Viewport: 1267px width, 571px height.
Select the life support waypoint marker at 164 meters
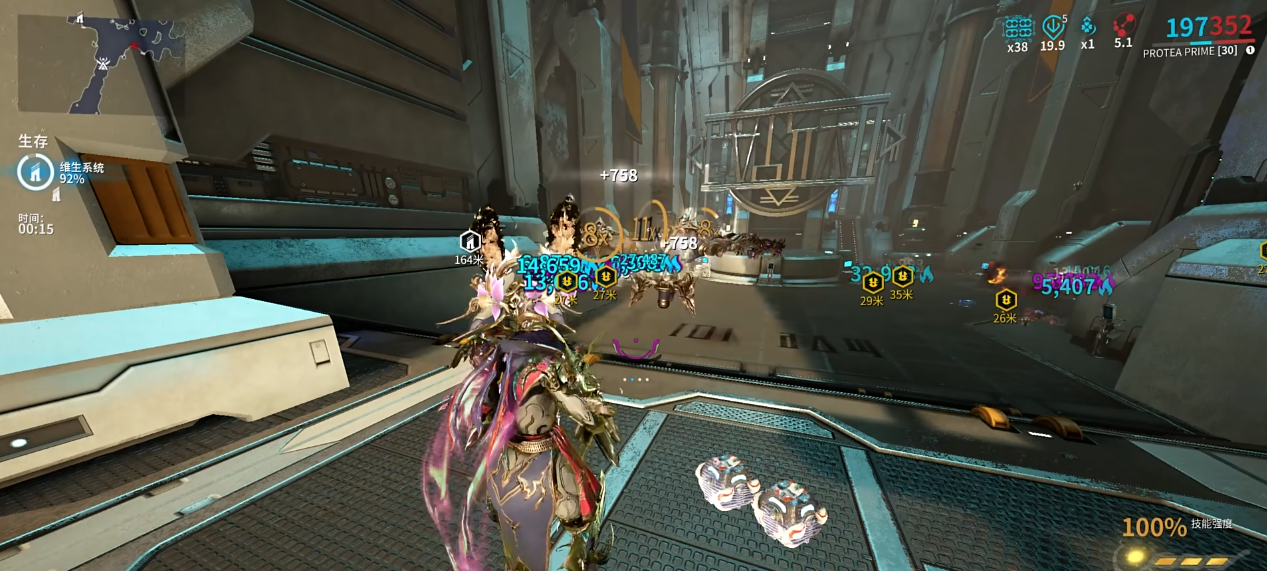[x=469, y=241]
